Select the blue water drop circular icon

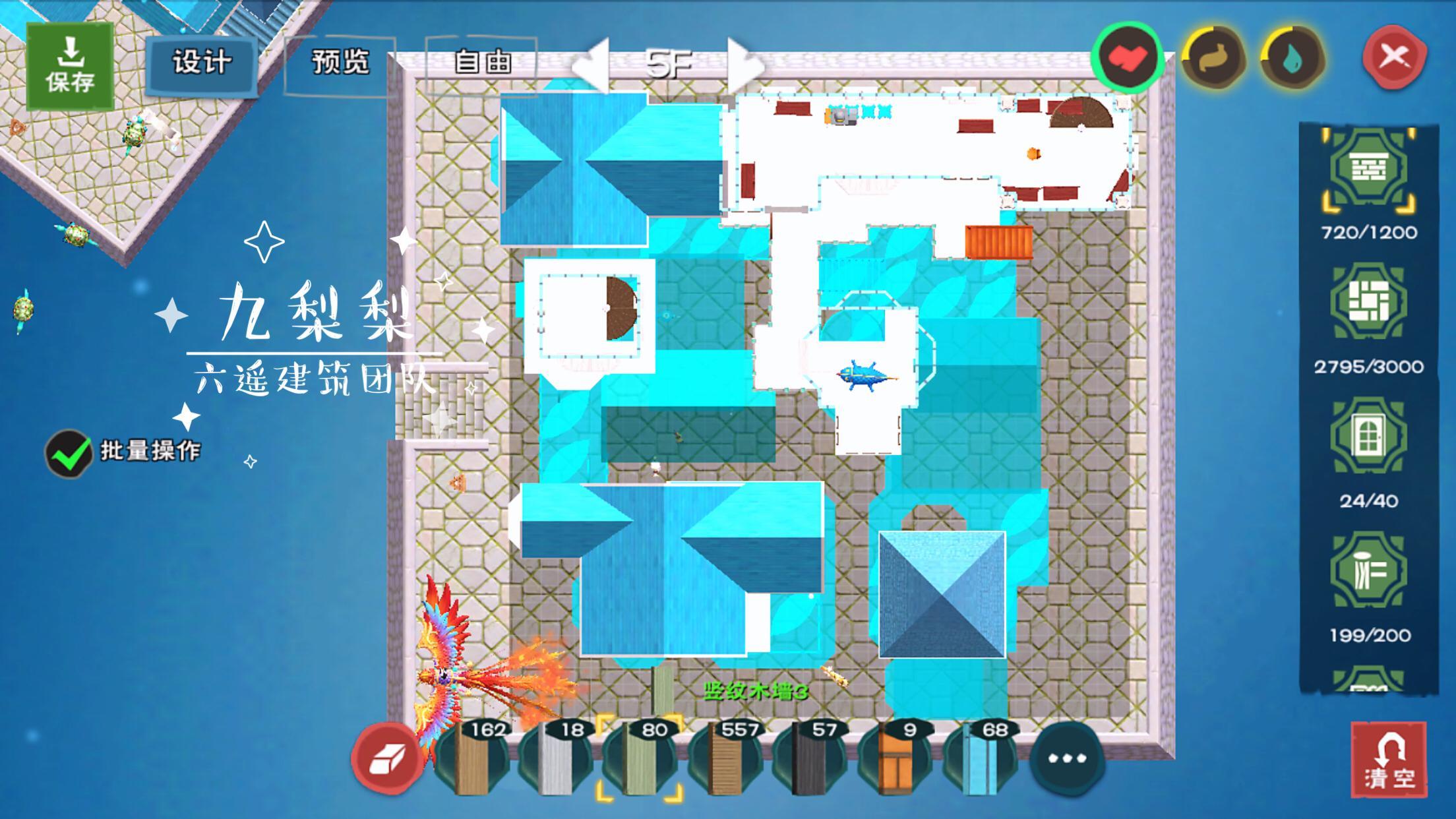click(1293, 59)
